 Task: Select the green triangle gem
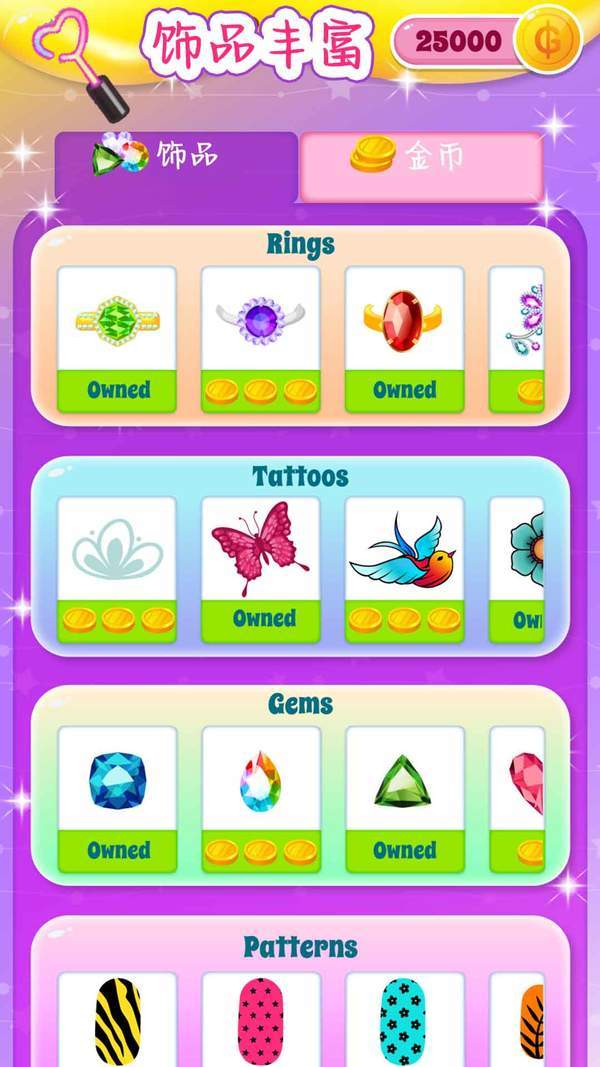click(x=404, y=798)
